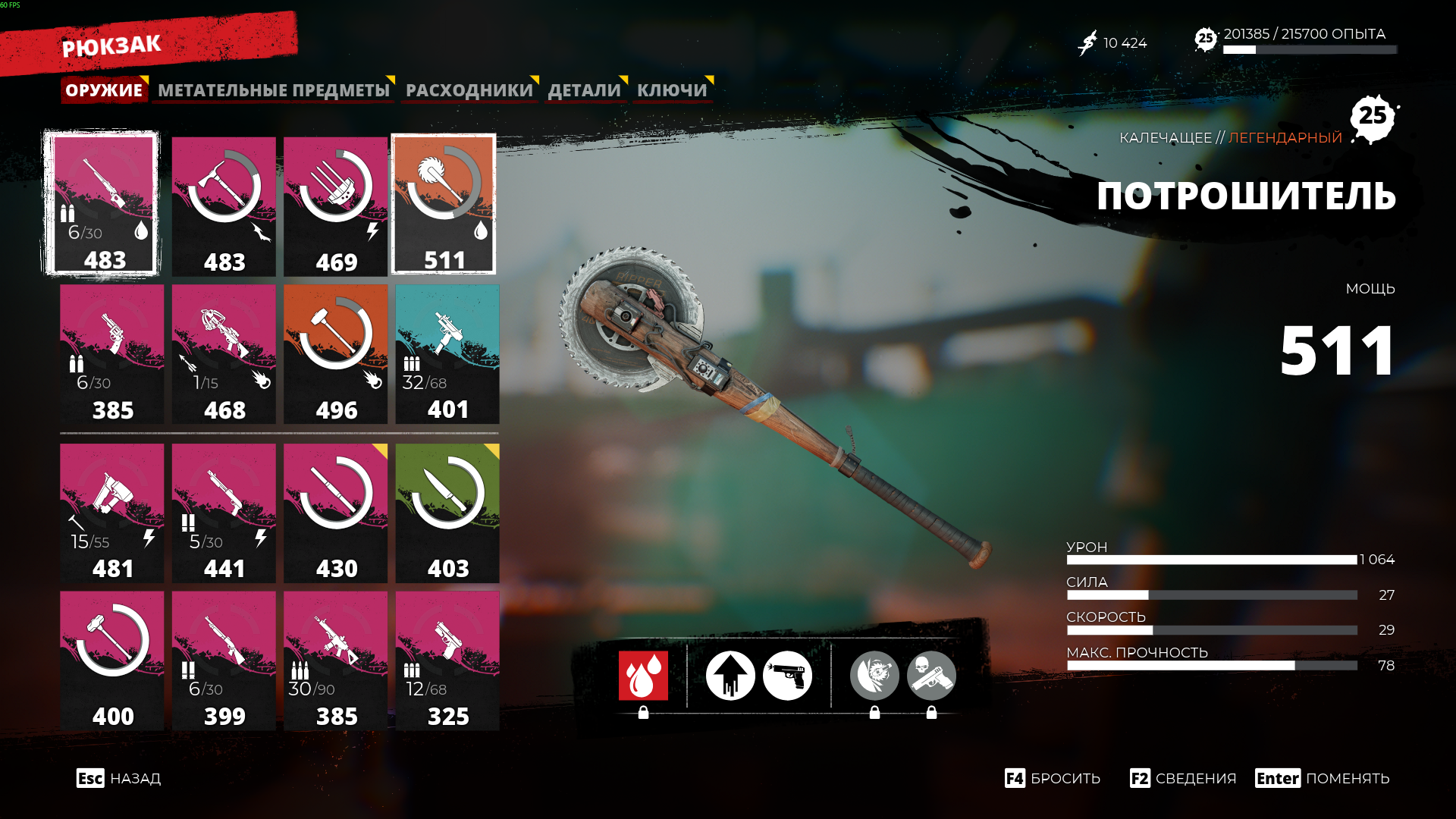The width and height of the screenshot is (1456, 819).
Task: Click НАЗАД to go back
Action: [119, 779]
